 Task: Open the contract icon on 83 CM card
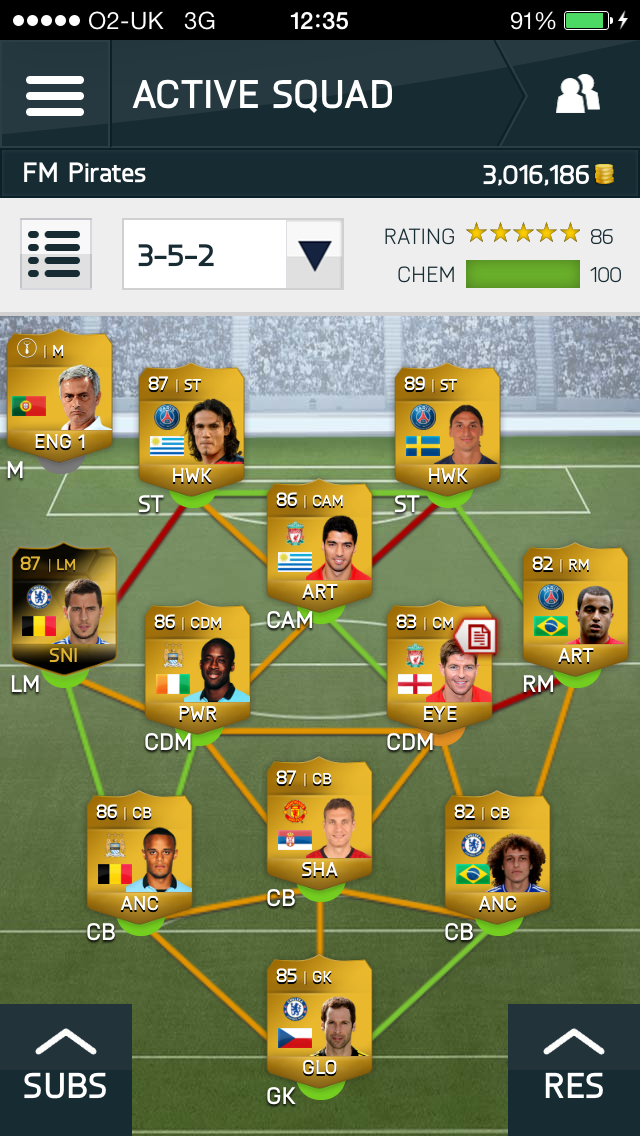(477, 636)
